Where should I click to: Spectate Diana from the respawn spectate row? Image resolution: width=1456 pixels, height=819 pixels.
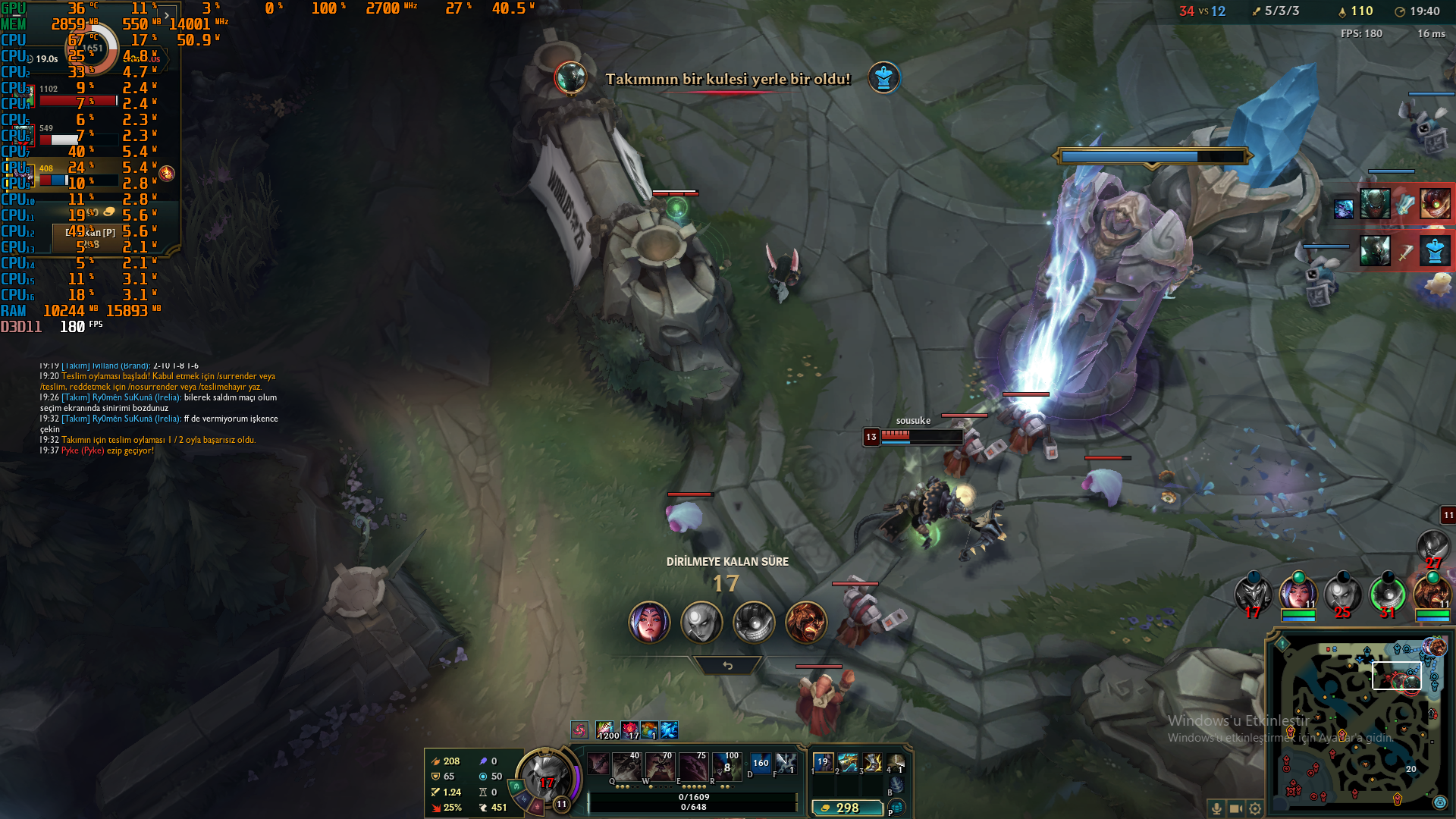[x=701, y=622]
